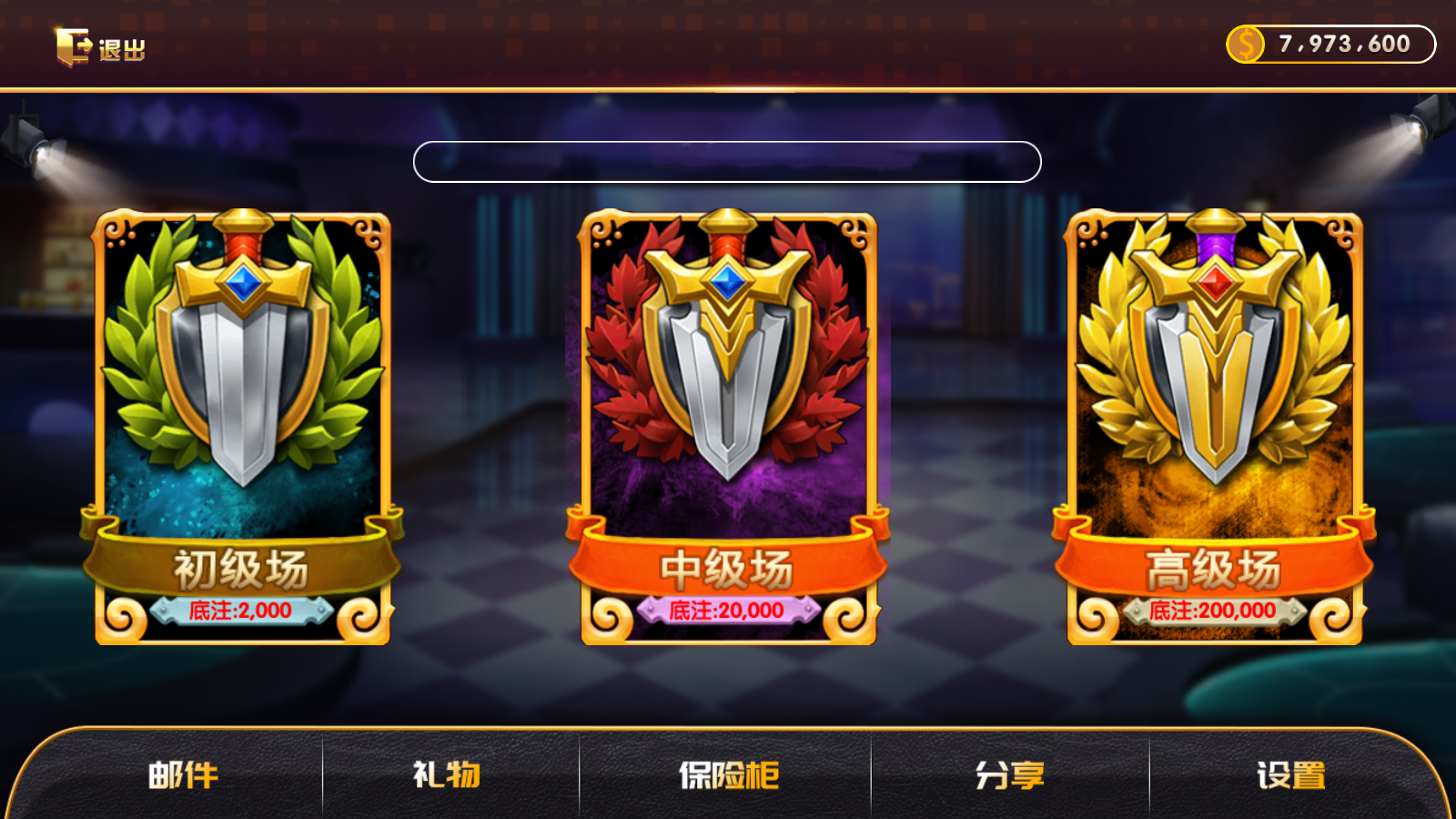Image resolution: width=1456 pixels, height=819 pixels.
Task: Open the 保险柜 safe icon
Action: [x=728, y=775]
